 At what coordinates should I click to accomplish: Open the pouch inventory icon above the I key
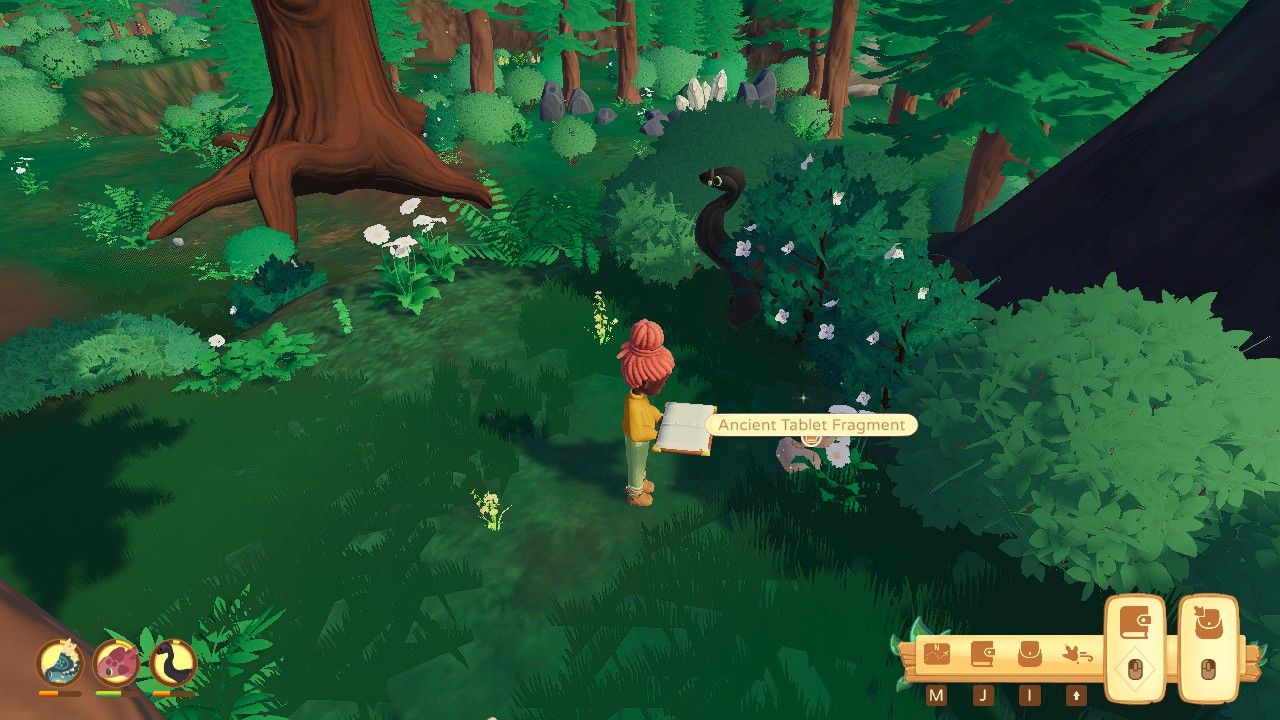coord(1029,654)
